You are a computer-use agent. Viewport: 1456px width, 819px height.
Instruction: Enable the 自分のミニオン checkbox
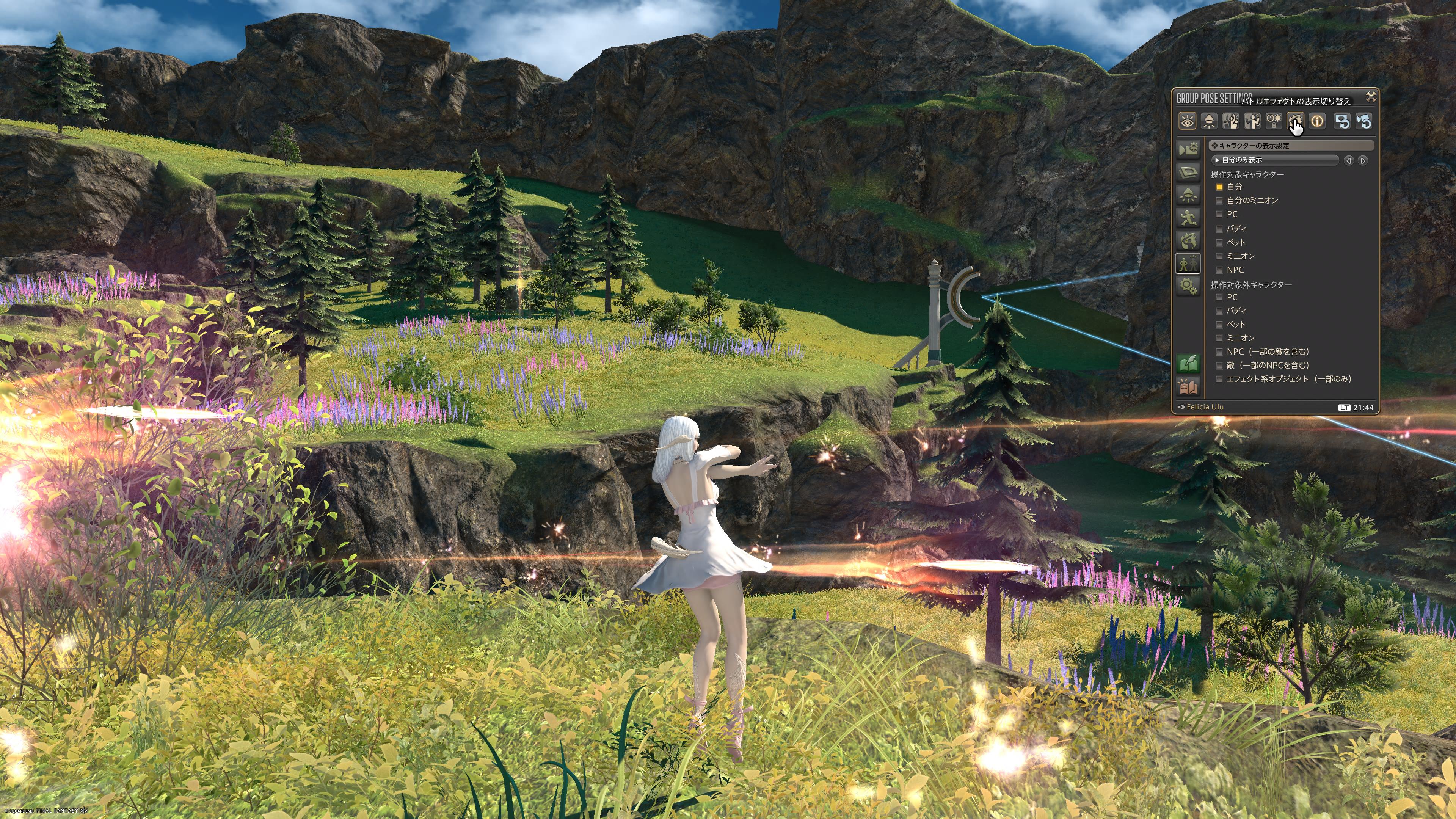coord(1219,200)
